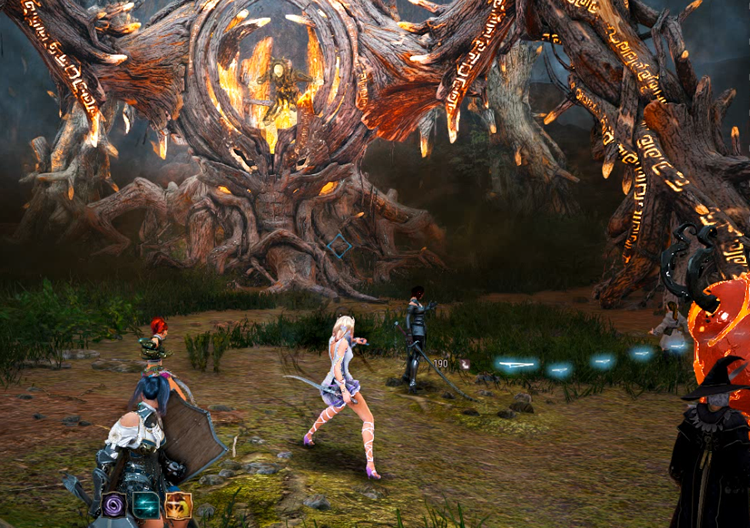Activate the purple swirl skill icon
Viewport: 750px width, 528px height.
coord(113,505)
